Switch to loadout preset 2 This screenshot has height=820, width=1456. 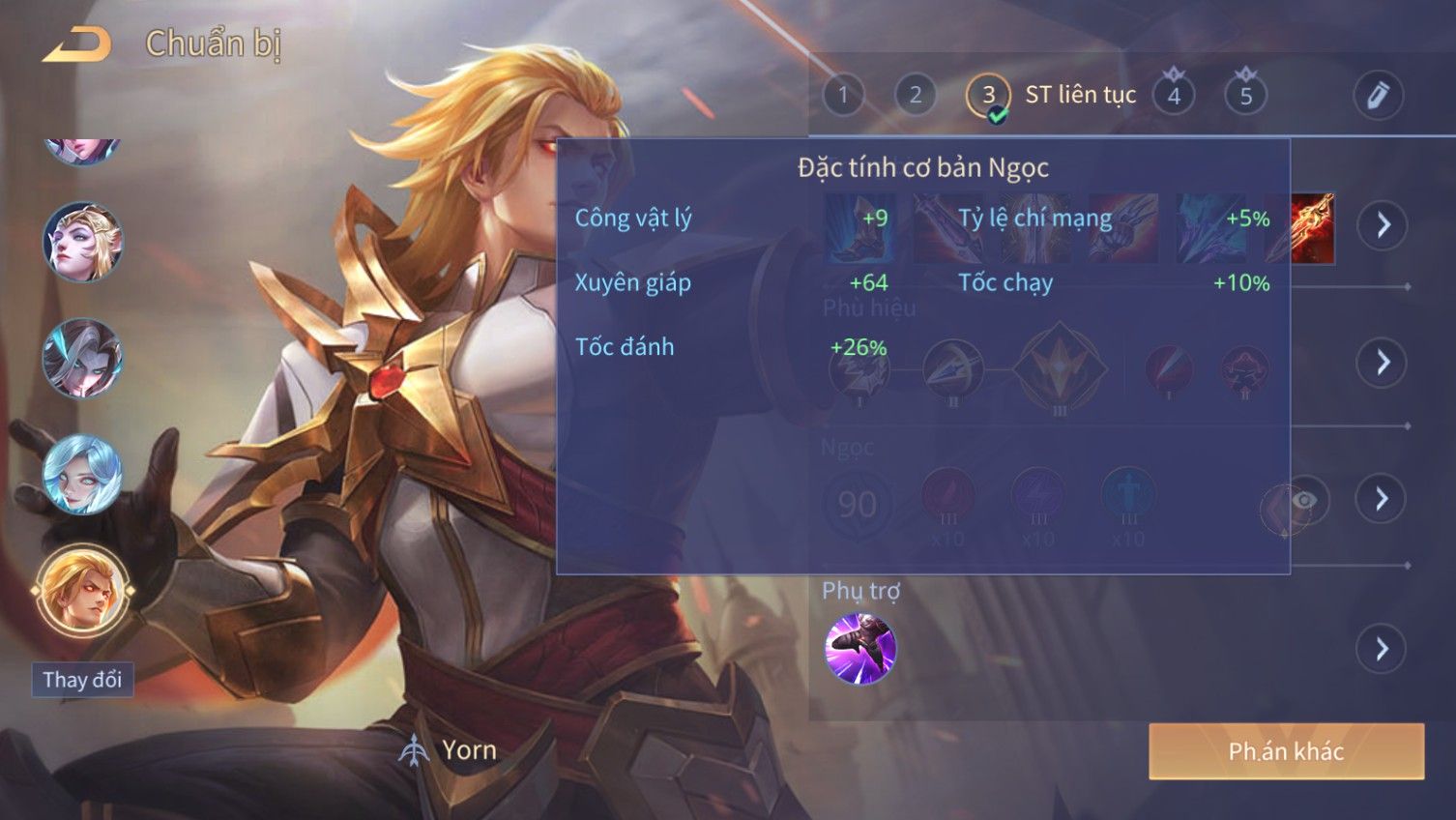pos(915,95)
